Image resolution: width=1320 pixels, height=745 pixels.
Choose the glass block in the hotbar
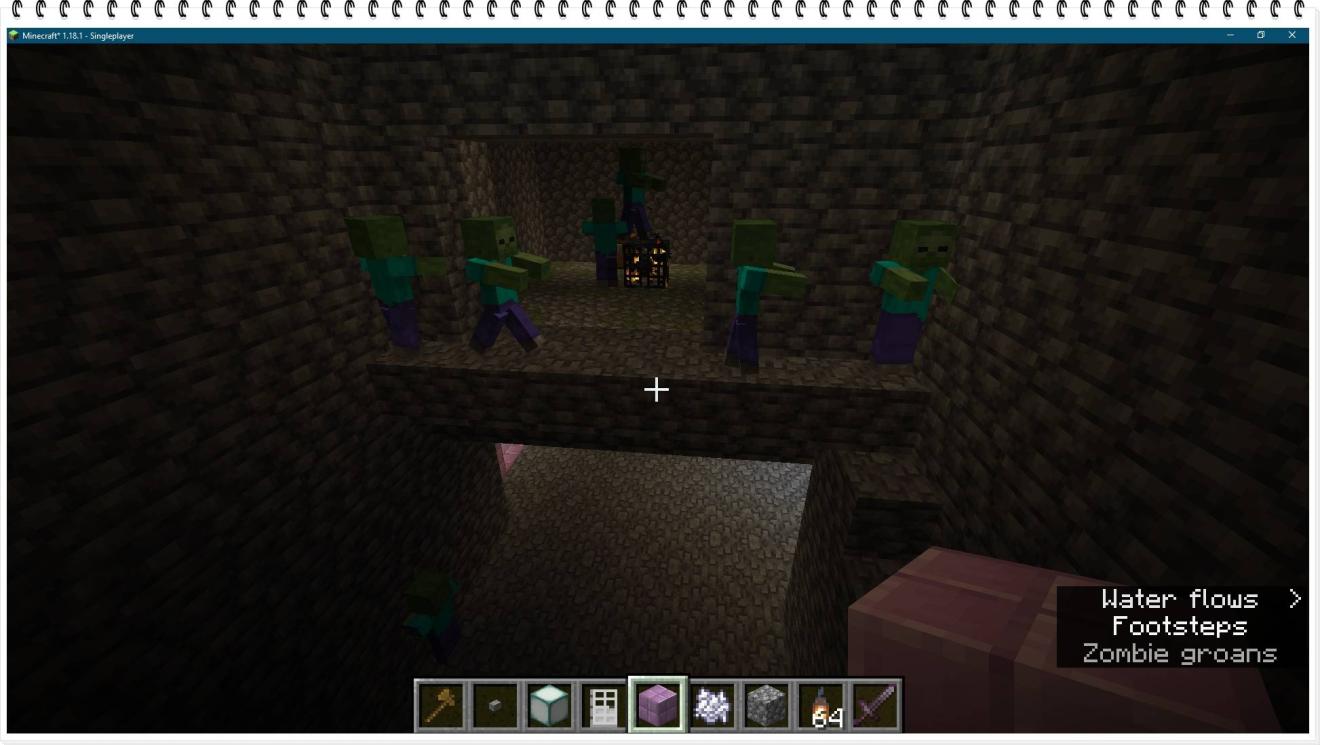pyautogui.click(x=549, y=705)
